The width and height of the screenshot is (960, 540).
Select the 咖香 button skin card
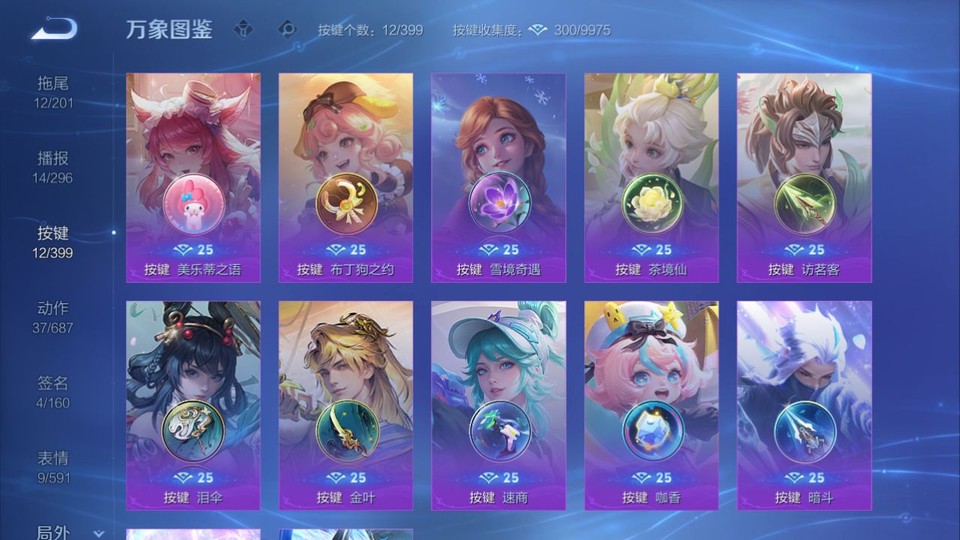click(651, 406)
